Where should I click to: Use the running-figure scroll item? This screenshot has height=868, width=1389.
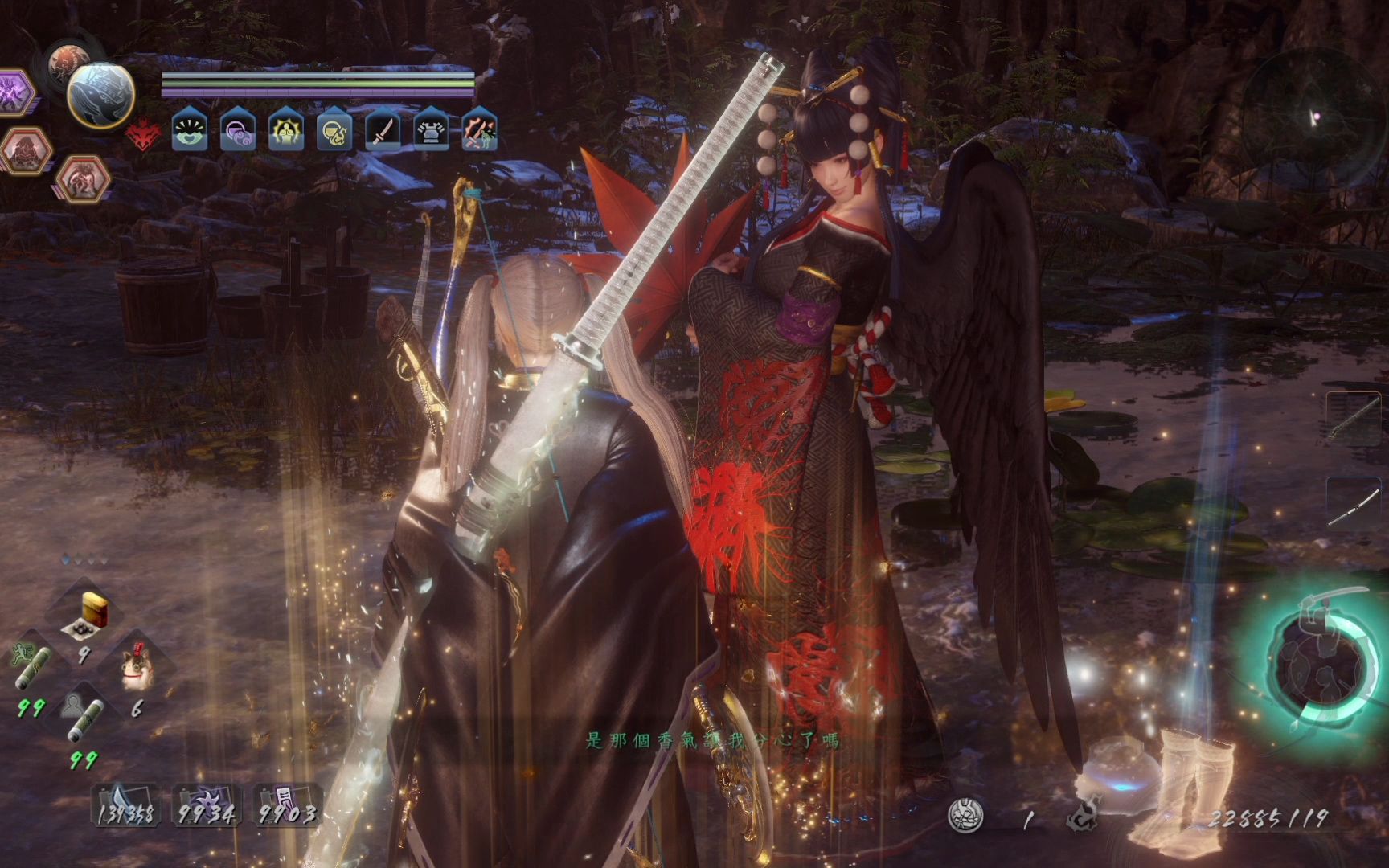click(x=32, y=669)
